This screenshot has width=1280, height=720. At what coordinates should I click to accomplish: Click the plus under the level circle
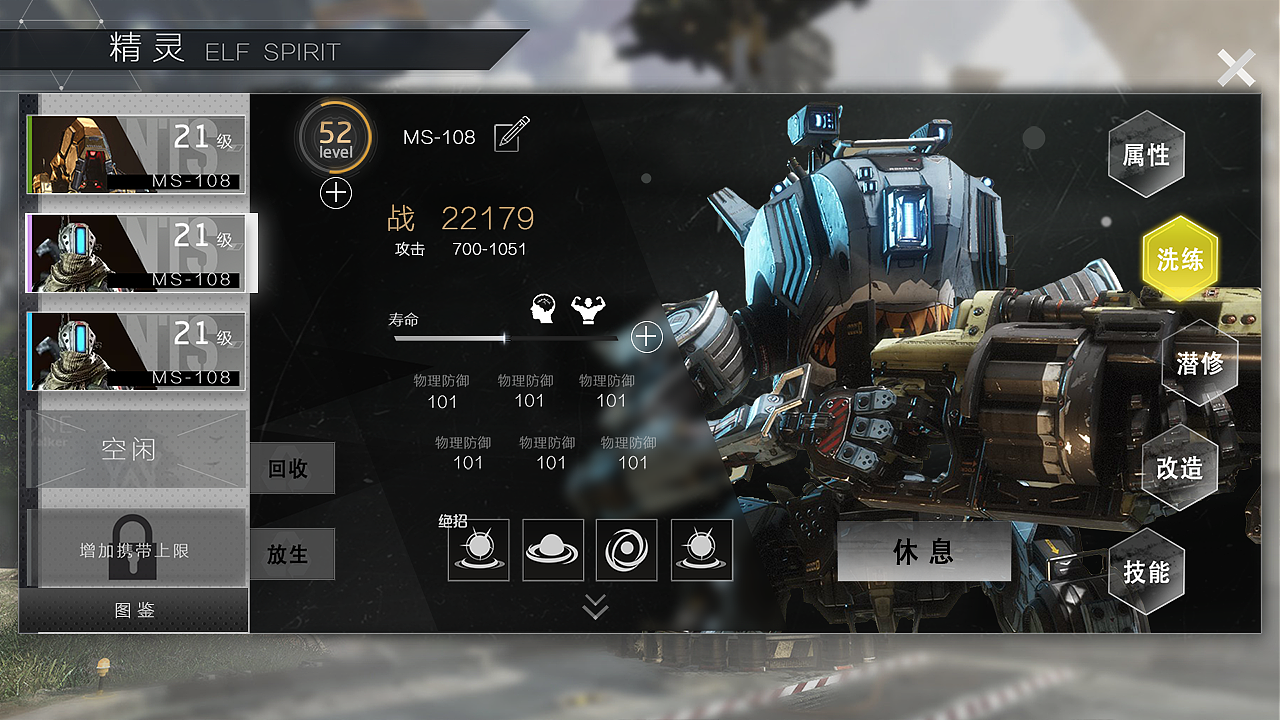[336, 193]
